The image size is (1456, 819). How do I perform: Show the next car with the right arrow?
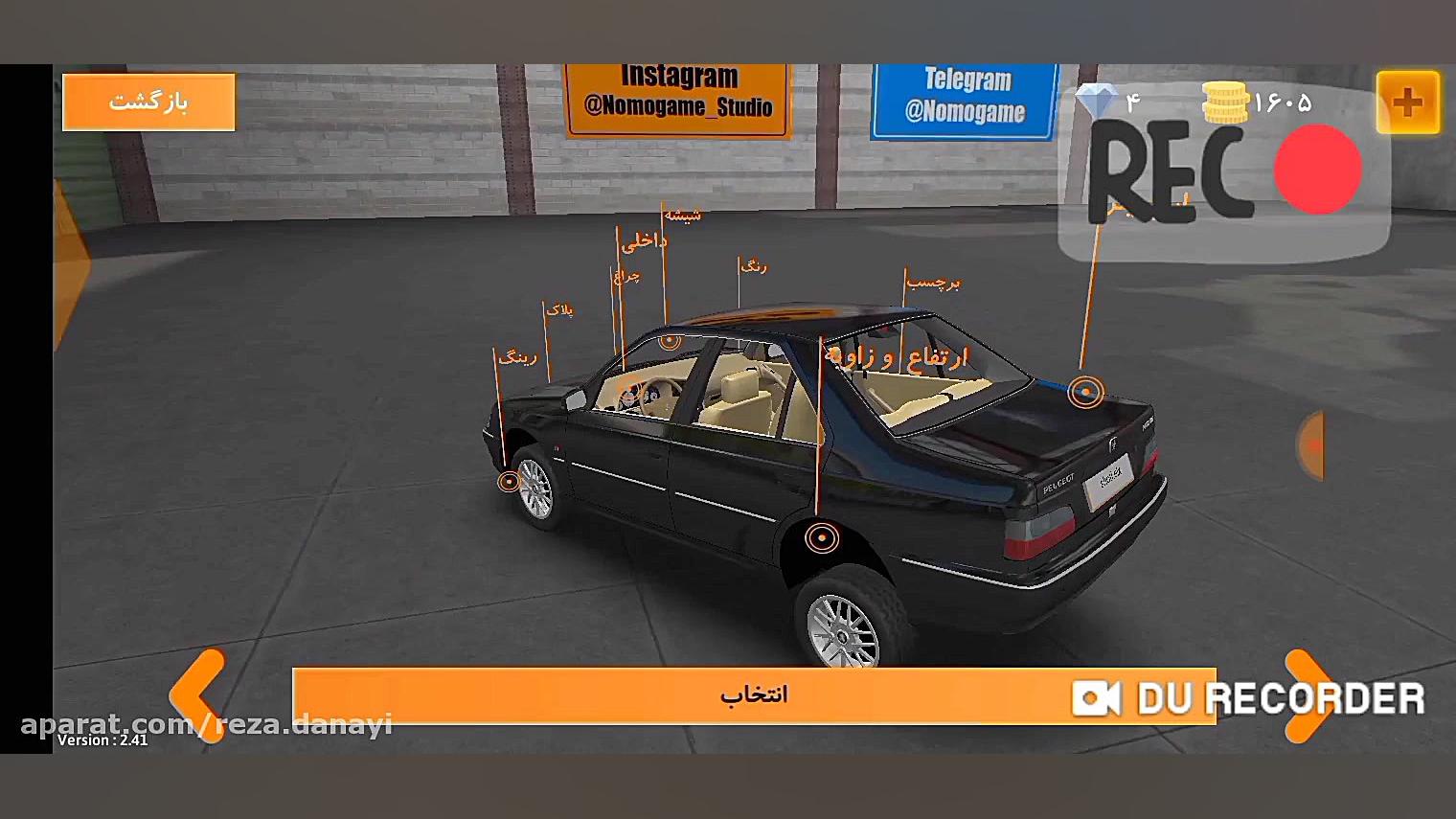pyautogui.click(x=1308, y=694)
